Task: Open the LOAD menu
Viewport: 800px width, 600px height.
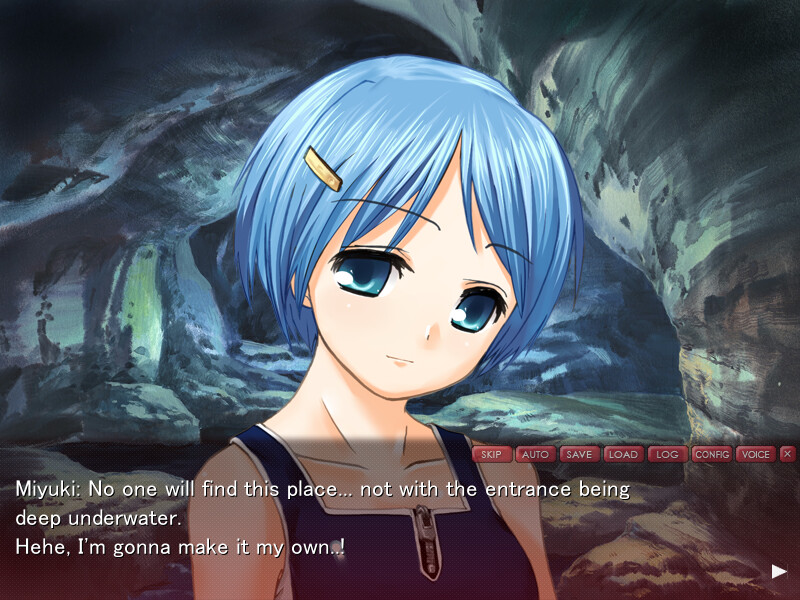Action: tap(623, 454)
